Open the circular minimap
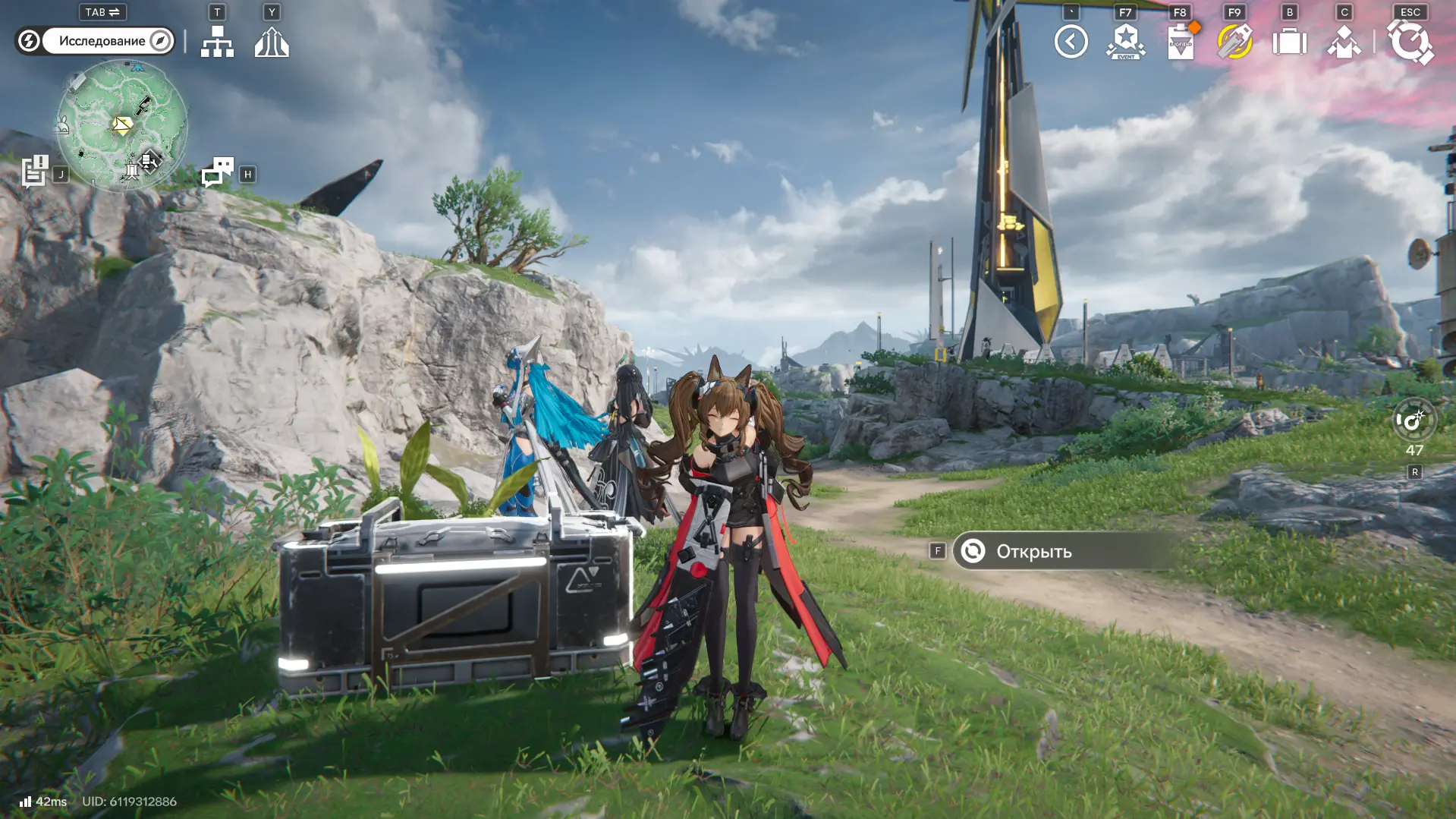Viewport: 1456px width, 819px height. pyautogui.click(x=122, y=125)
